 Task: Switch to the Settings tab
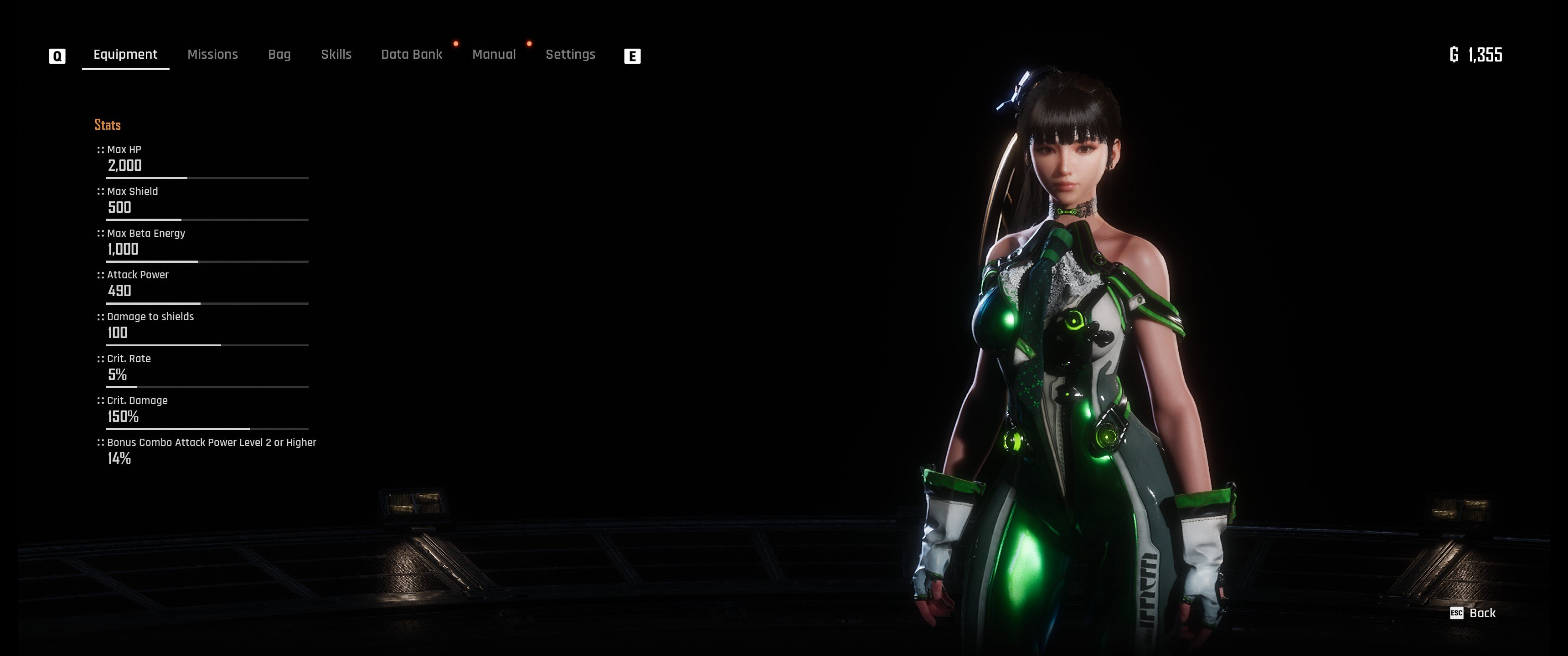(x=570, y=55)
